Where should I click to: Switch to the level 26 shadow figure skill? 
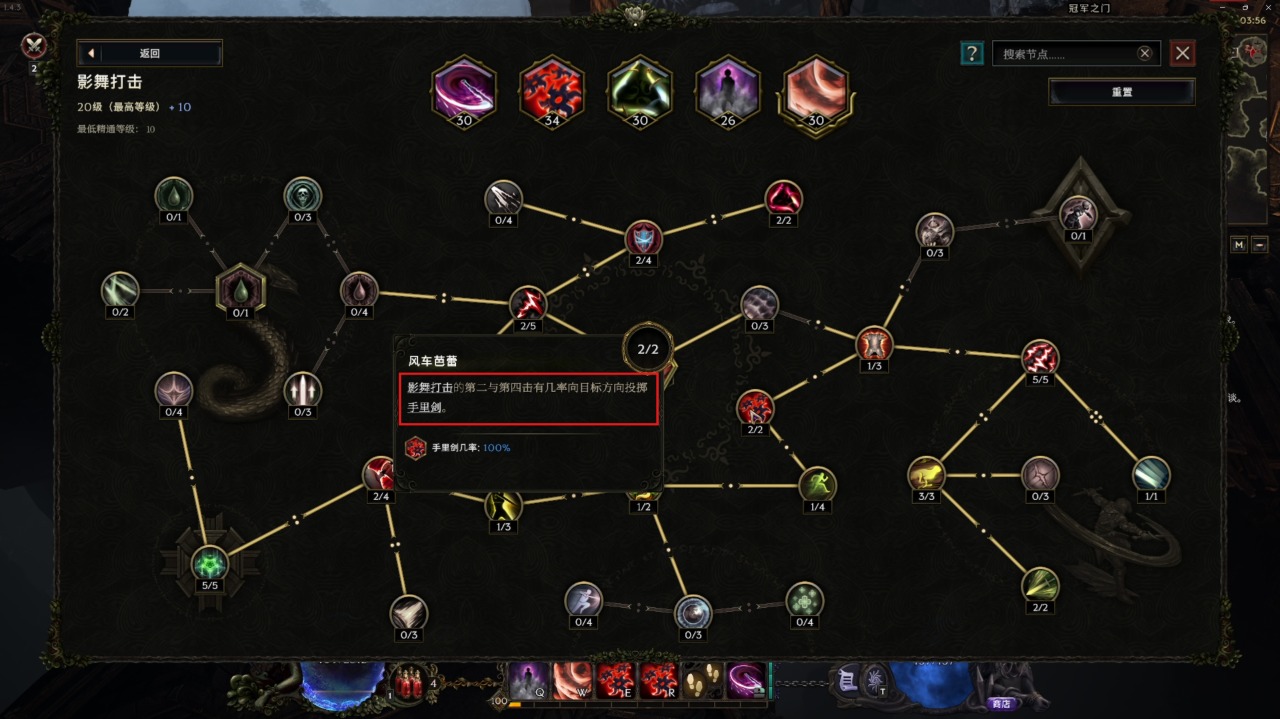pos(728,91)
